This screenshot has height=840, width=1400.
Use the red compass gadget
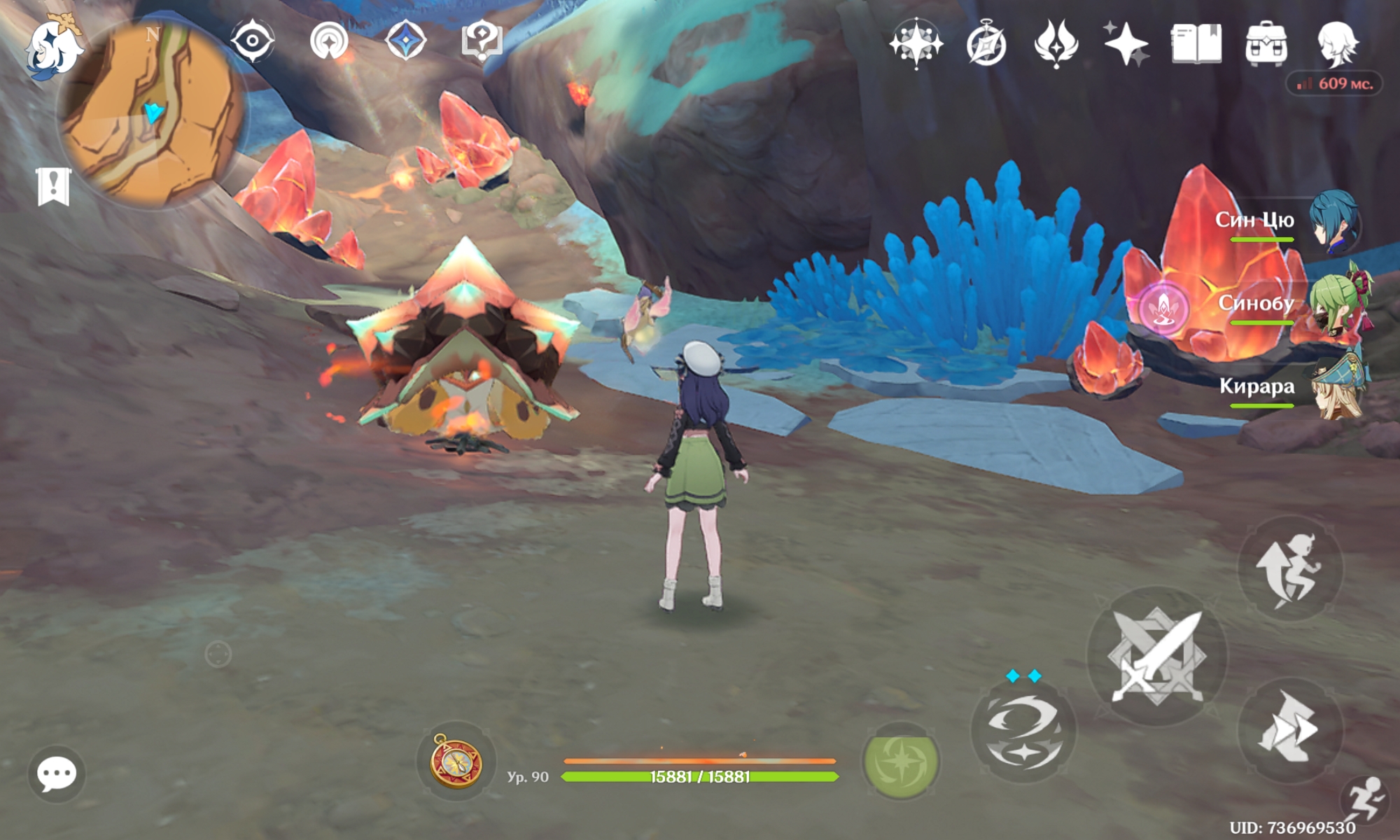(x=456, y=762)
